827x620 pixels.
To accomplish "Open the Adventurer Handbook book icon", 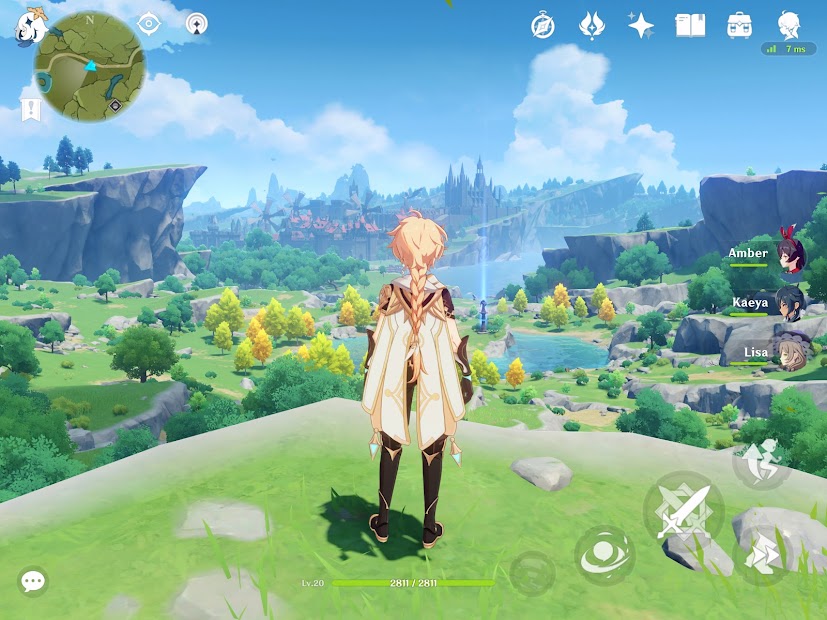I will point(690,25).
